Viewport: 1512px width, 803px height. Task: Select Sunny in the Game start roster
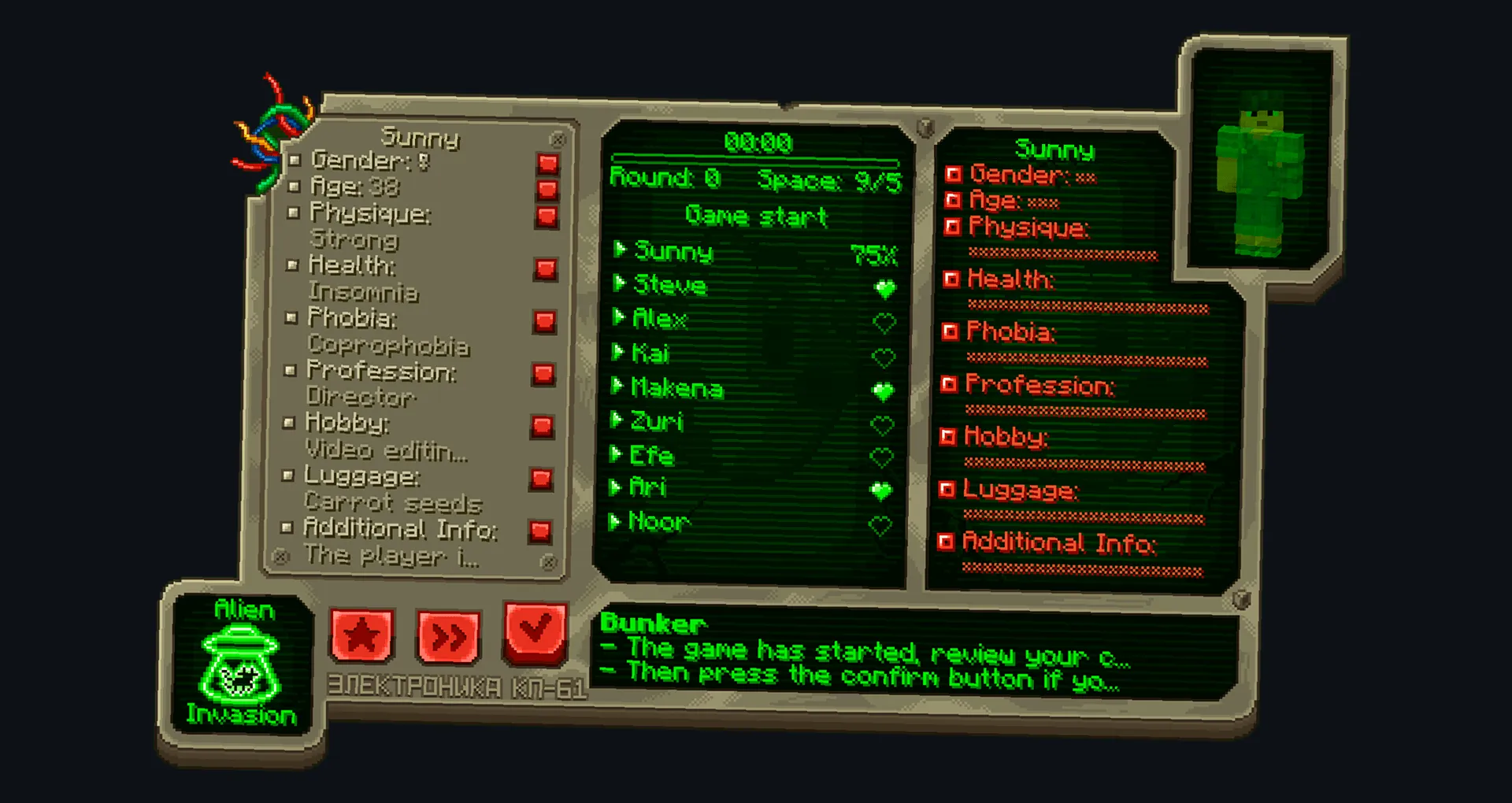[x=673, y=252]
